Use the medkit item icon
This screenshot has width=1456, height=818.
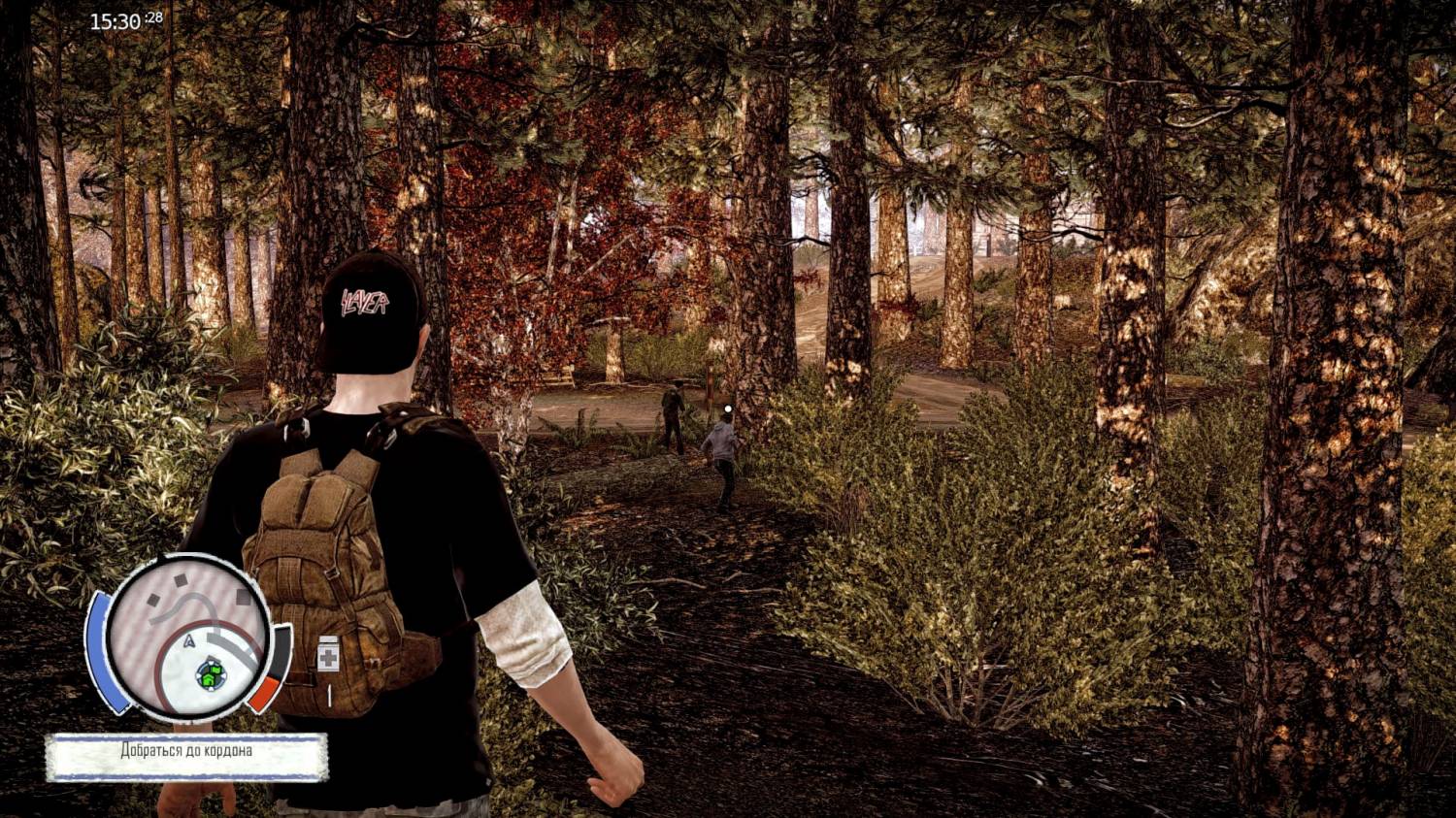(x=329, y=655)
